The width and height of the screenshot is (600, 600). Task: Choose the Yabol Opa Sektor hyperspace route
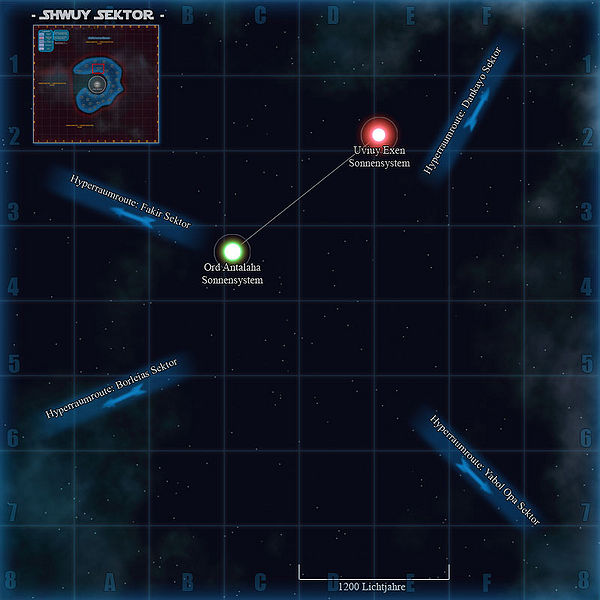tap(478, 472)
